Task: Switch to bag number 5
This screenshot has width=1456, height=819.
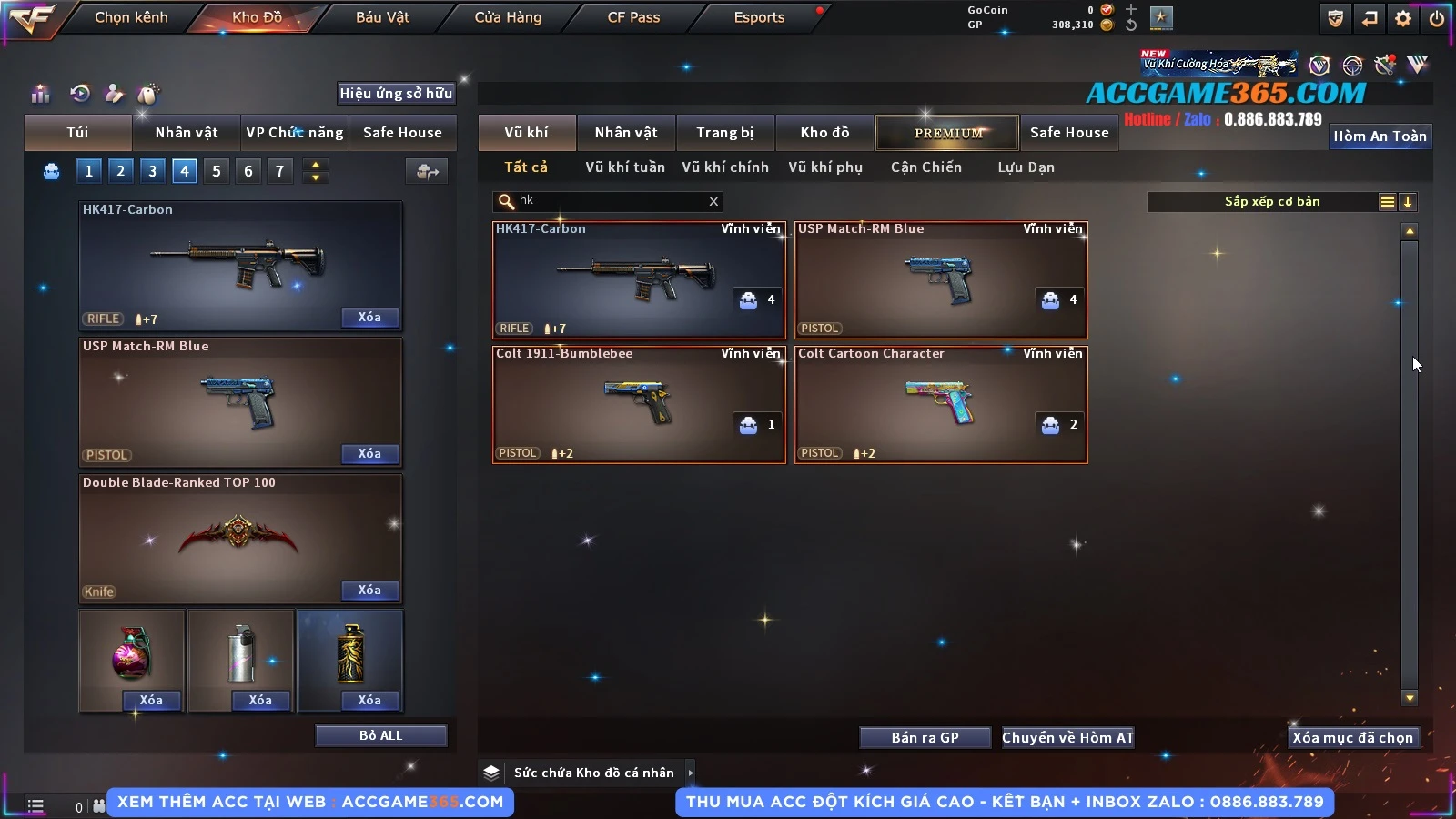Action: (217, 171)
